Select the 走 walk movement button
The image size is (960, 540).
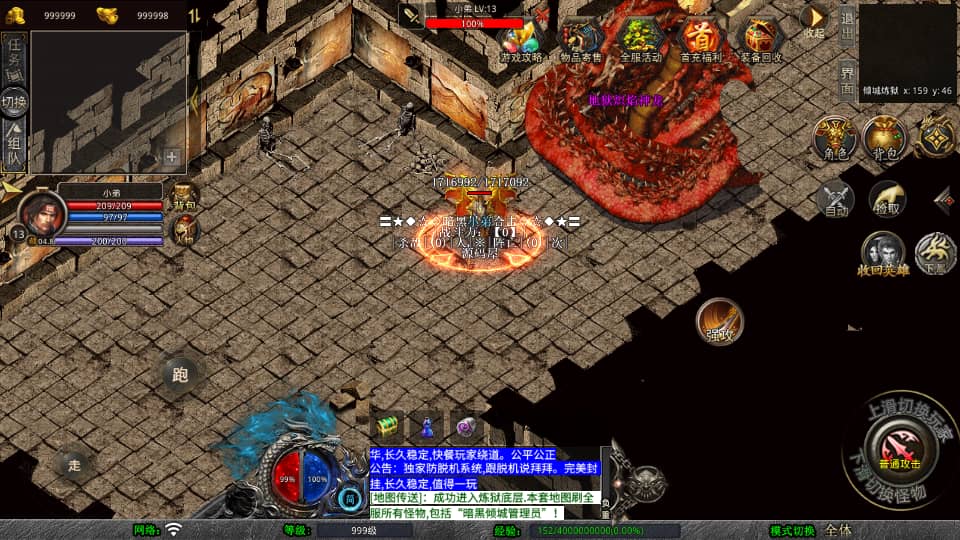[x=75, y=463]
